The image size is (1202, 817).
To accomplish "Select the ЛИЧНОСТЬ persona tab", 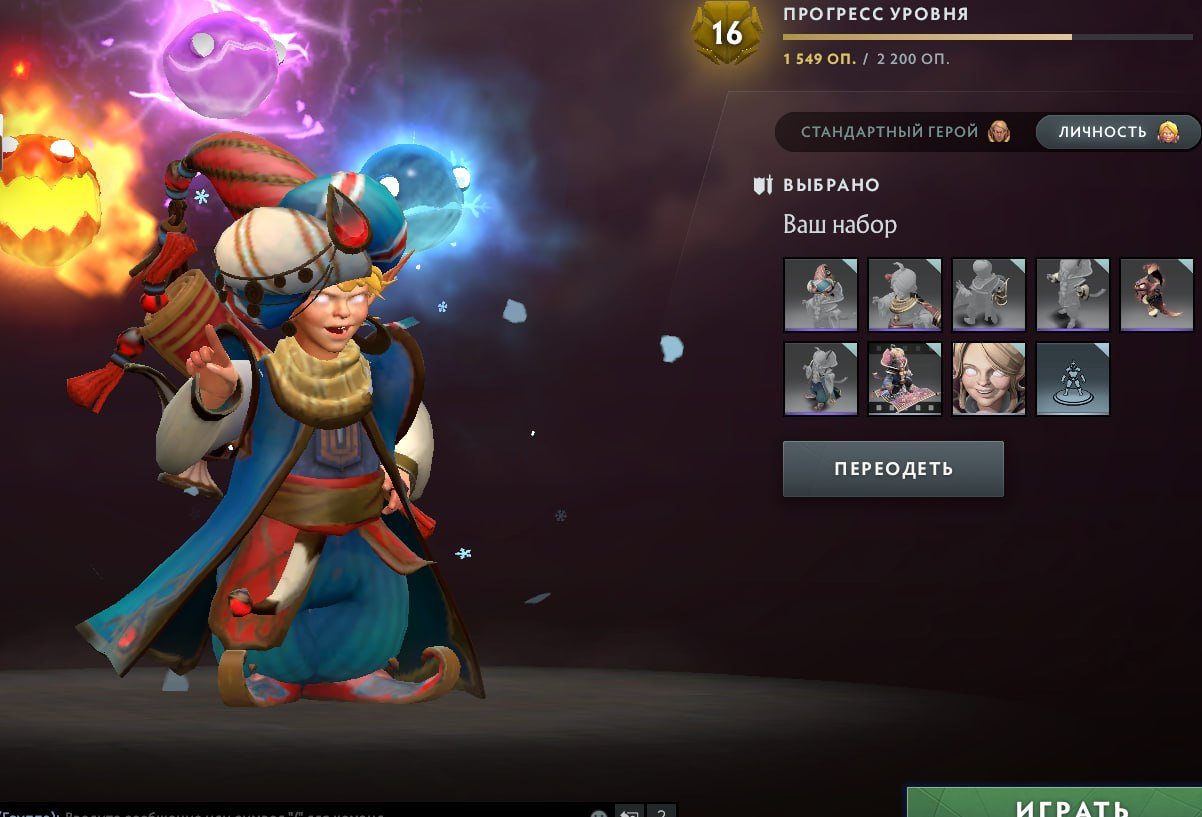I will 1117,132.
